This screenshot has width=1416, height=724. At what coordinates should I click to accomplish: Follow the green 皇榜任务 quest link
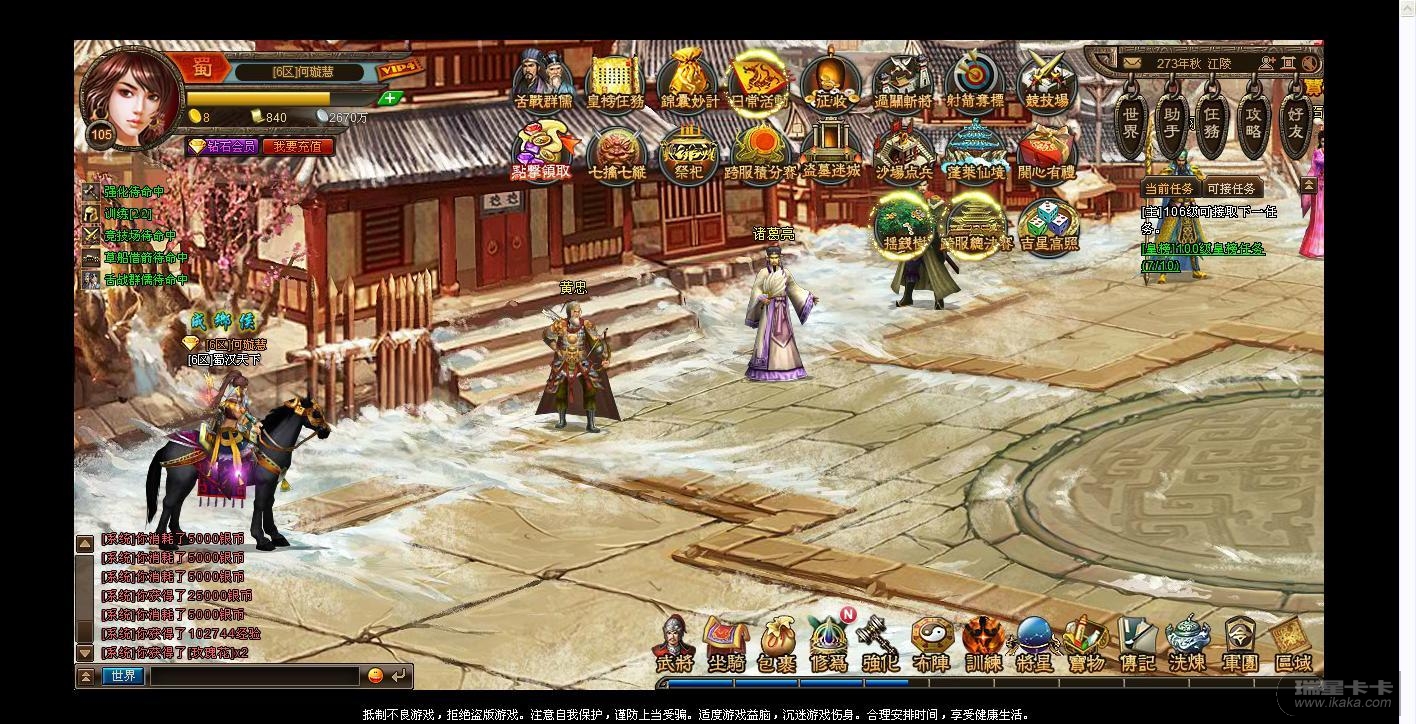1204,249
